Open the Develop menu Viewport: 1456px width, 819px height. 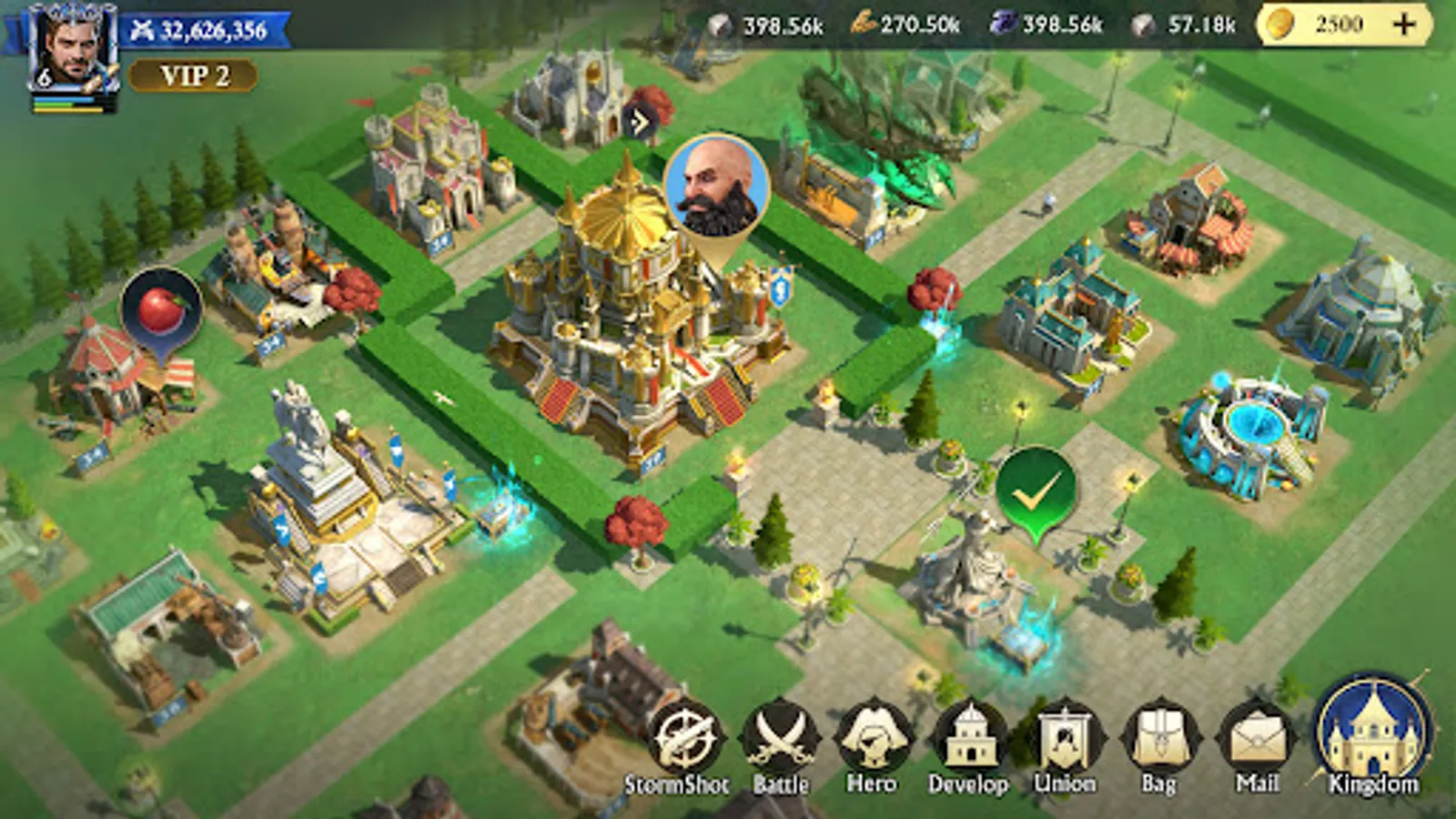coord(969,737)
